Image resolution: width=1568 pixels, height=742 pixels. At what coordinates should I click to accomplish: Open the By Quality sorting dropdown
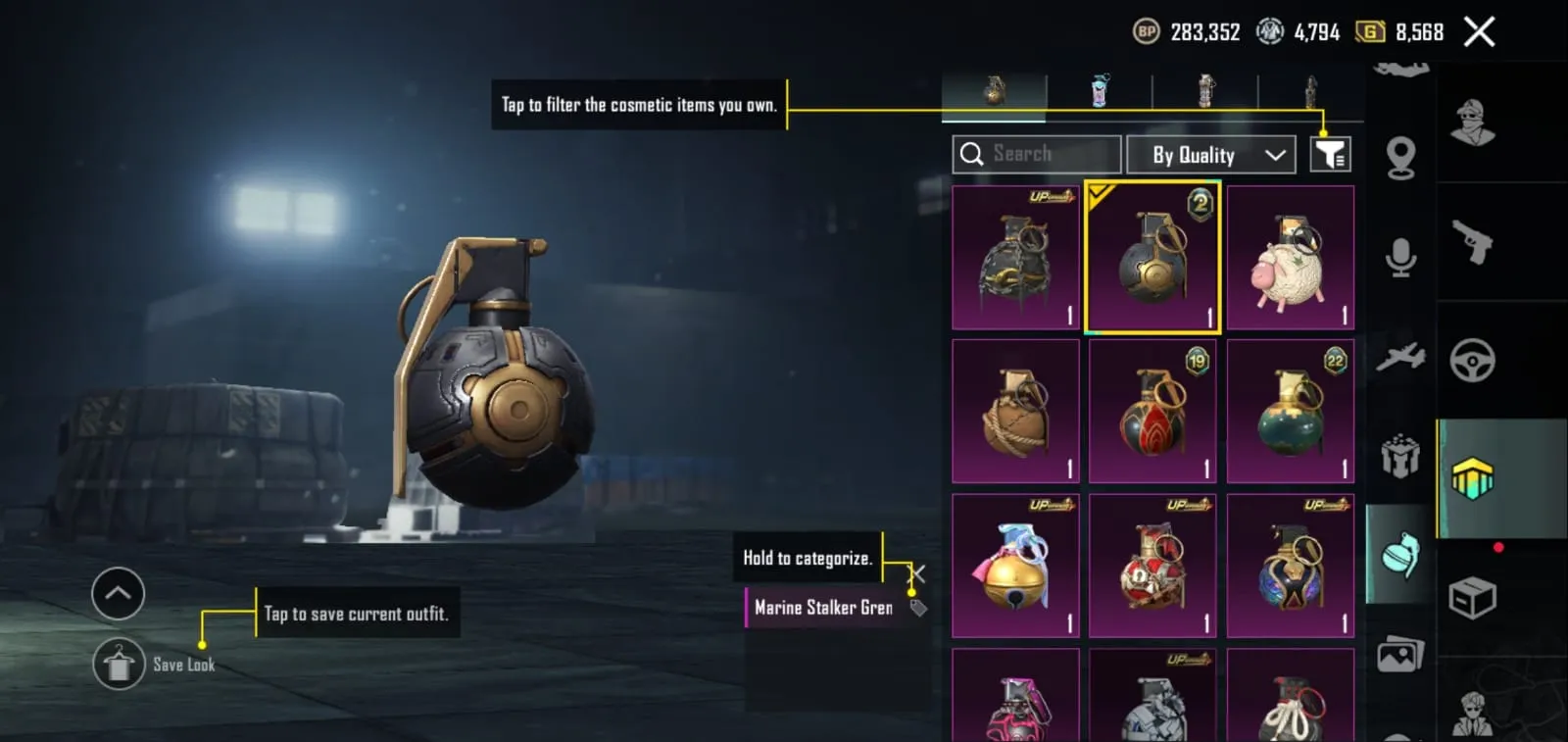[1211, 154]
